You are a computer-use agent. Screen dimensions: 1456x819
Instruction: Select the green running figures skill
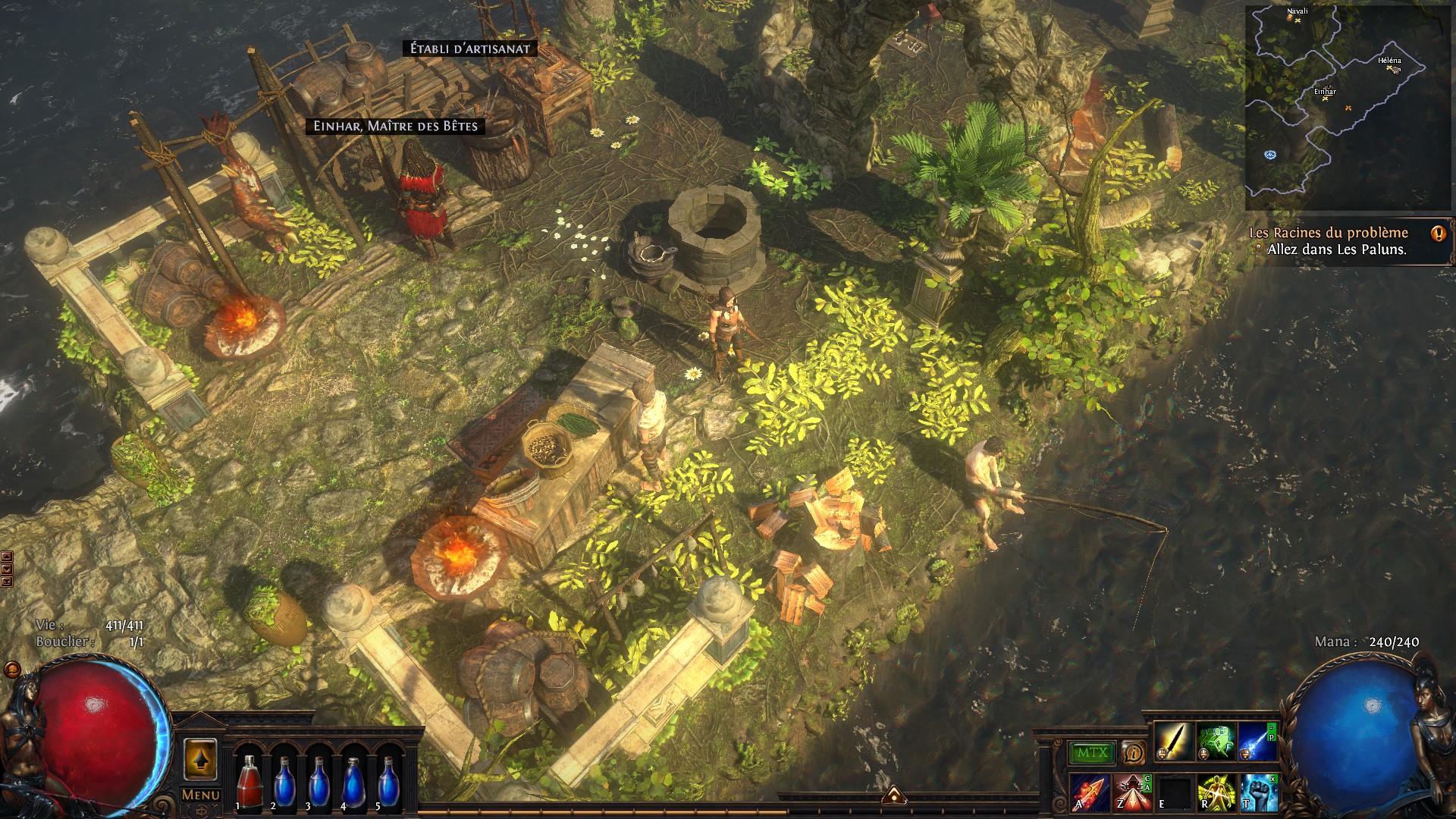[x=1216, y=741]
